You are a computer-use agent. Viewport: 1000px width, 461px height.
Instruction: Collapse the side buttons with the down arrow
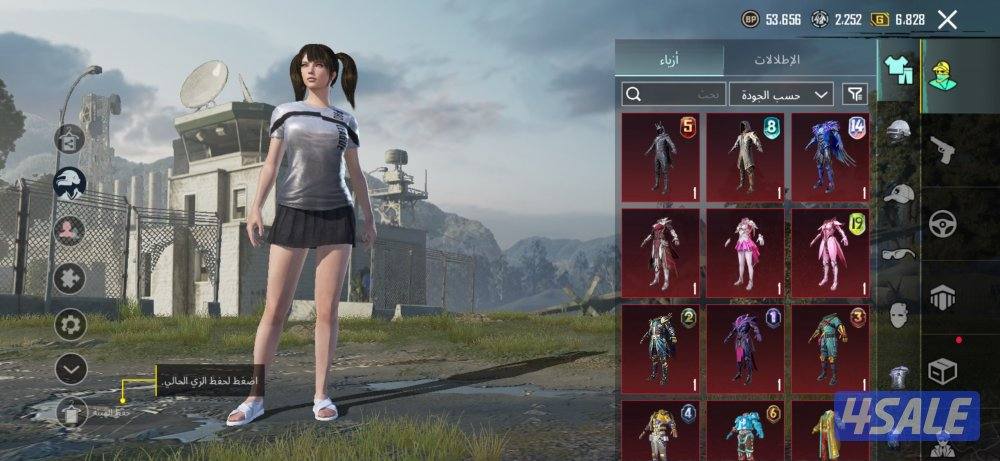click(x=70, y=369)
